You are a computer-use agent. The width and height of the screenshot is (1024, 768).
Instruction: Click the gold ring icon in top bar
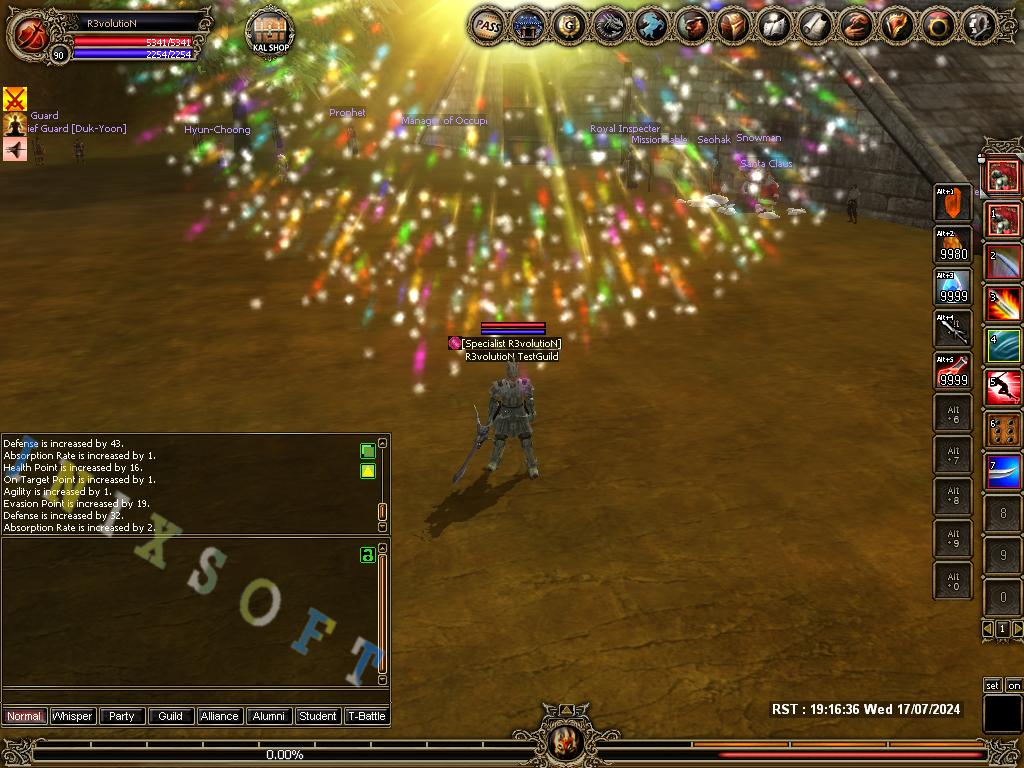938,26
